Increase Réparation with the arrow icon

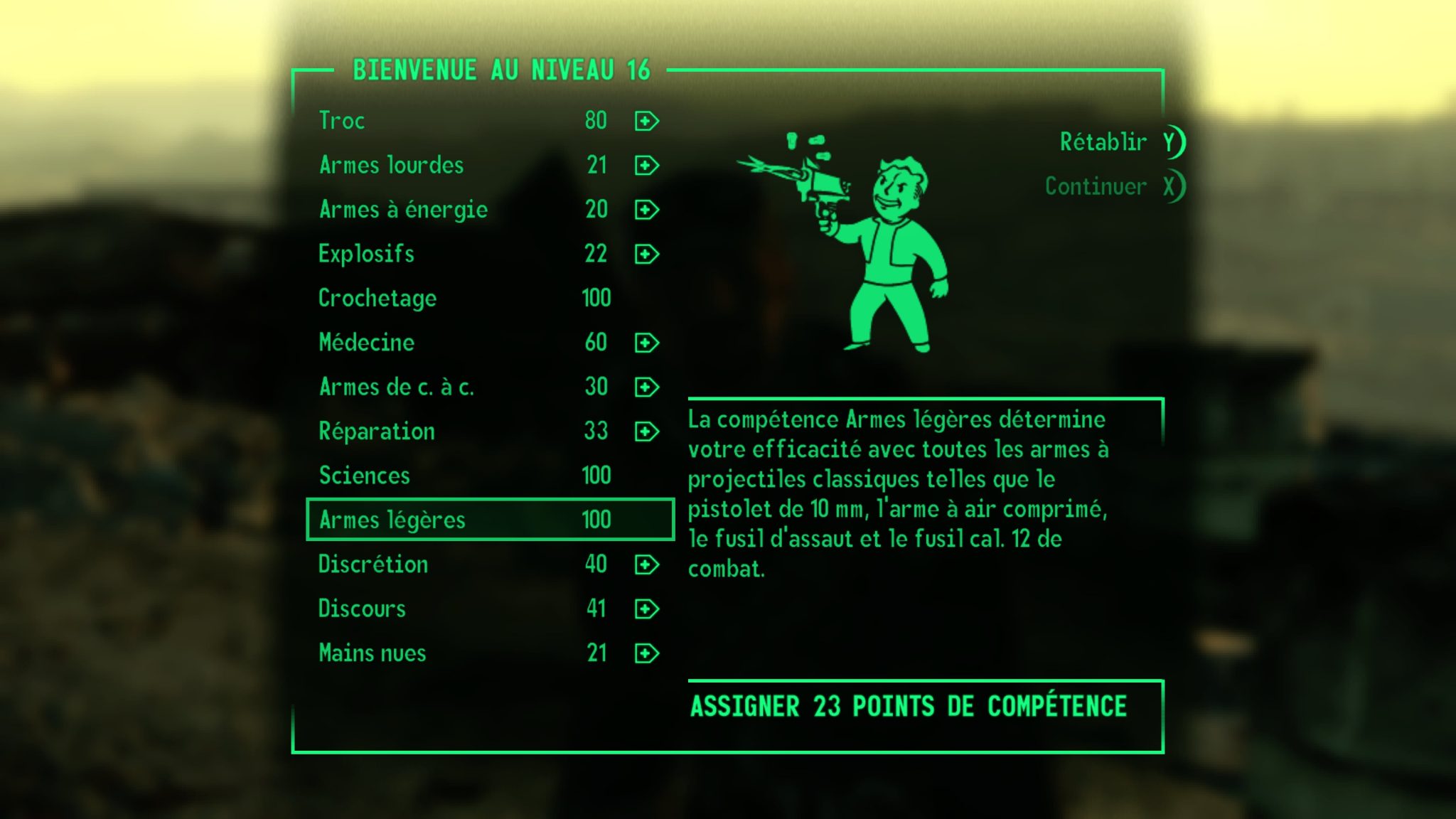(x=646, y=432)
